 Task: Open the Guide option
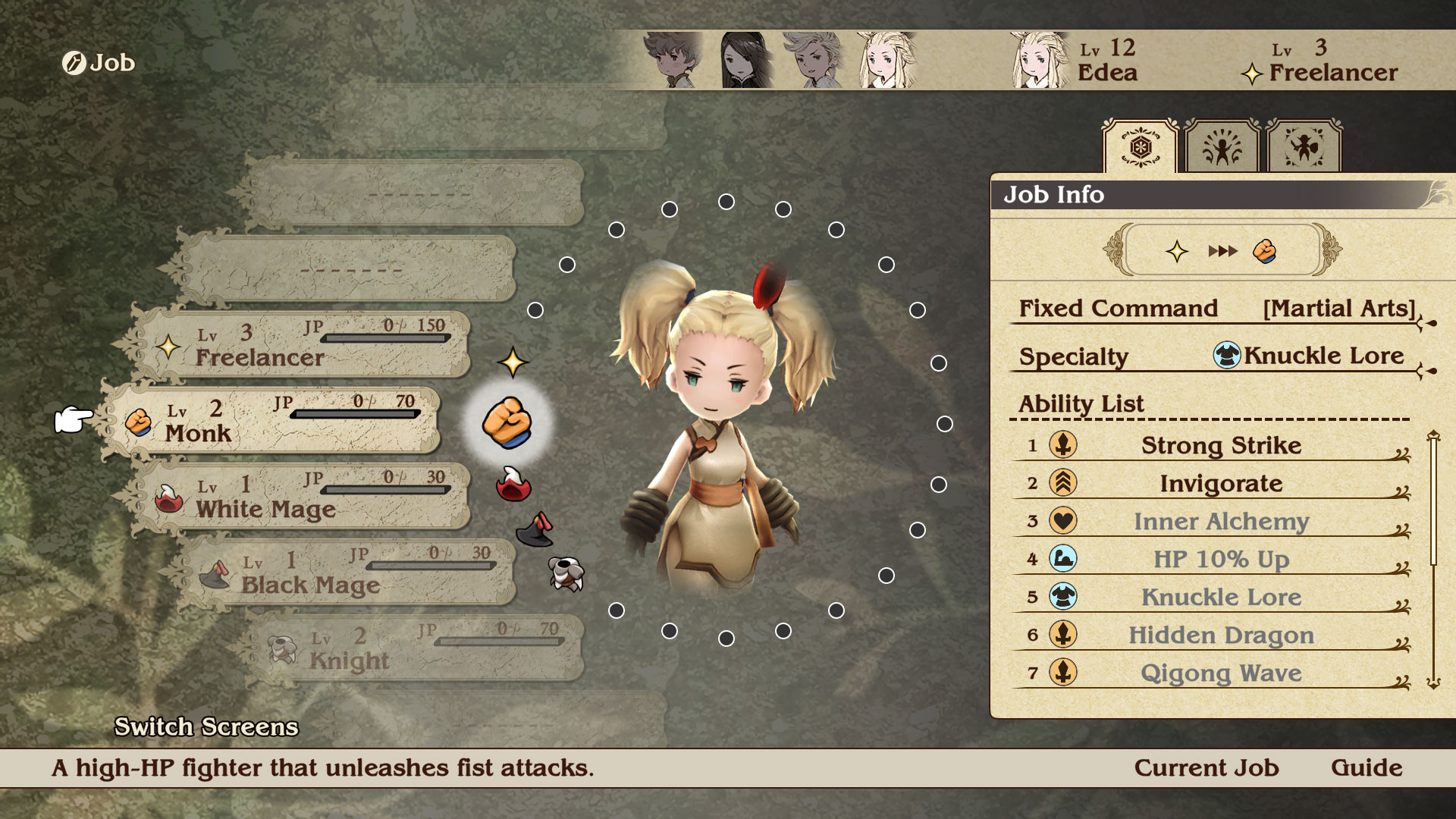1367,767
